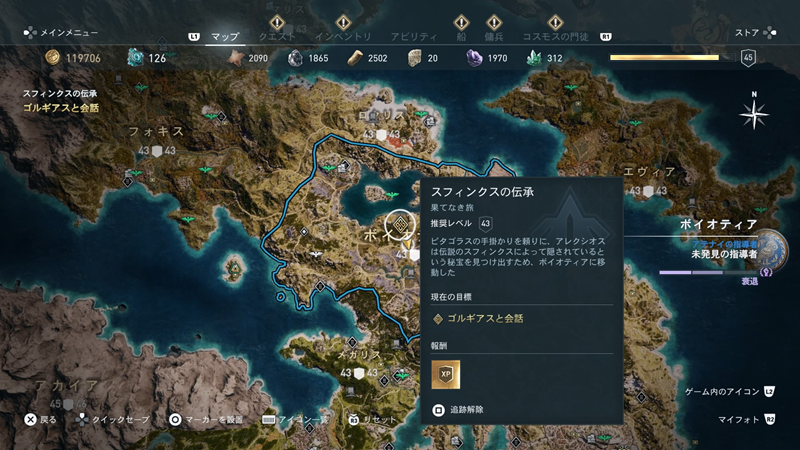The width and height of the screenshot is (800, 450).
Task: Toggle ゲーム内のアイコン display
Action: click(x=725, y=392)
